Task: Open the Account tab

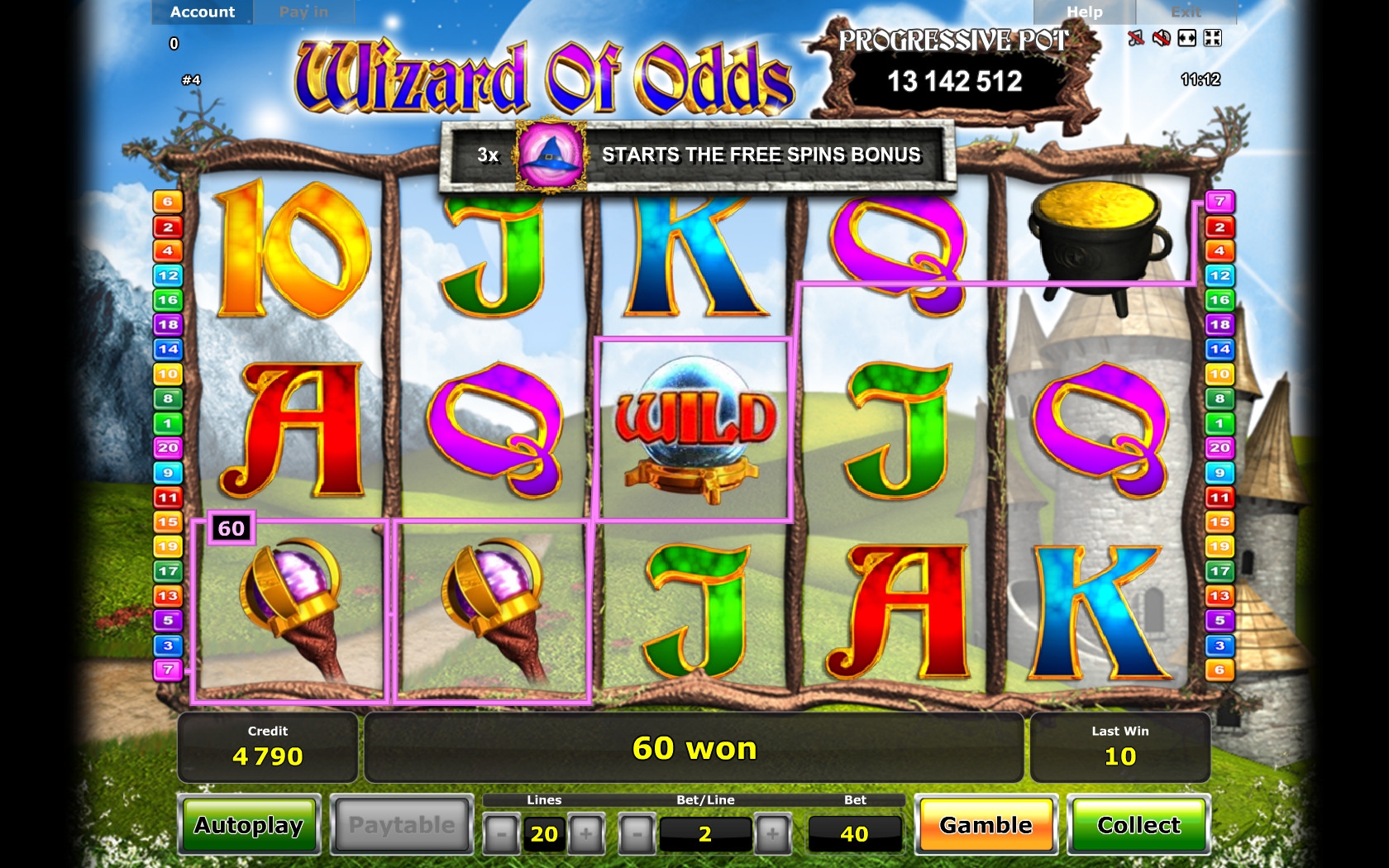Action: 203,12
